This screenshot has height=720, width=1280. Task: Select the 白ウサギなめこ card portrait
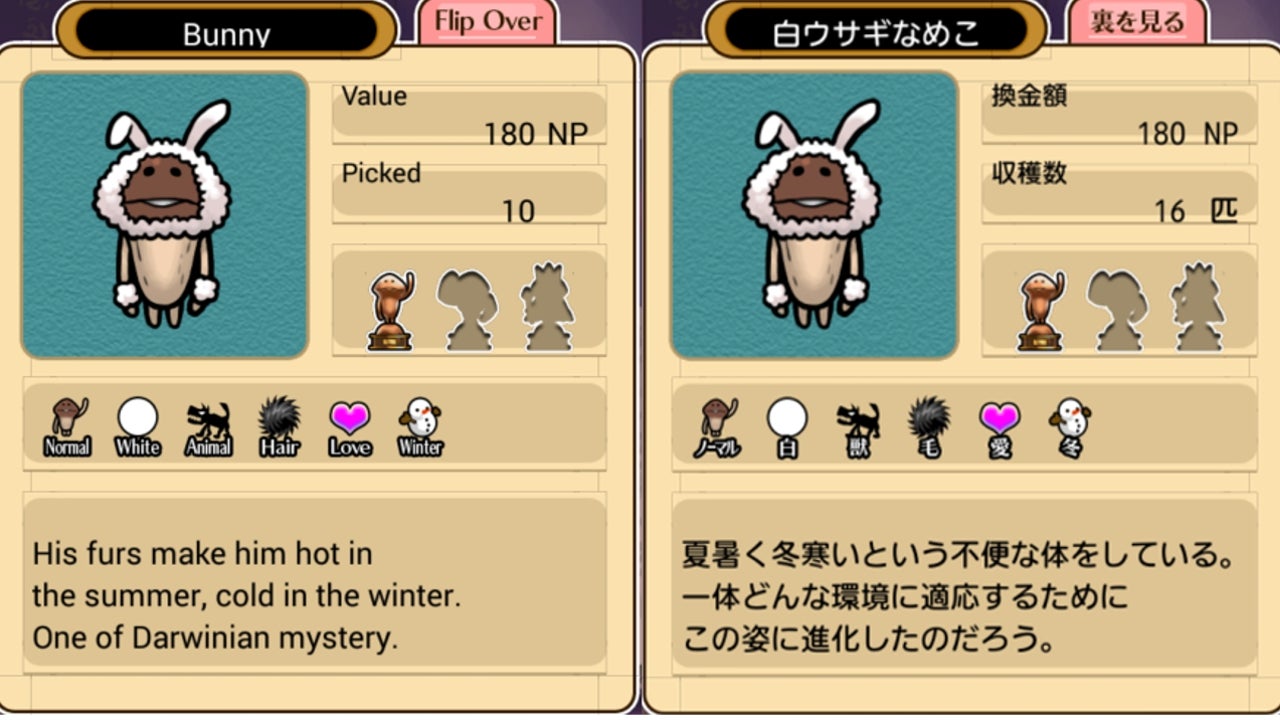814,215
